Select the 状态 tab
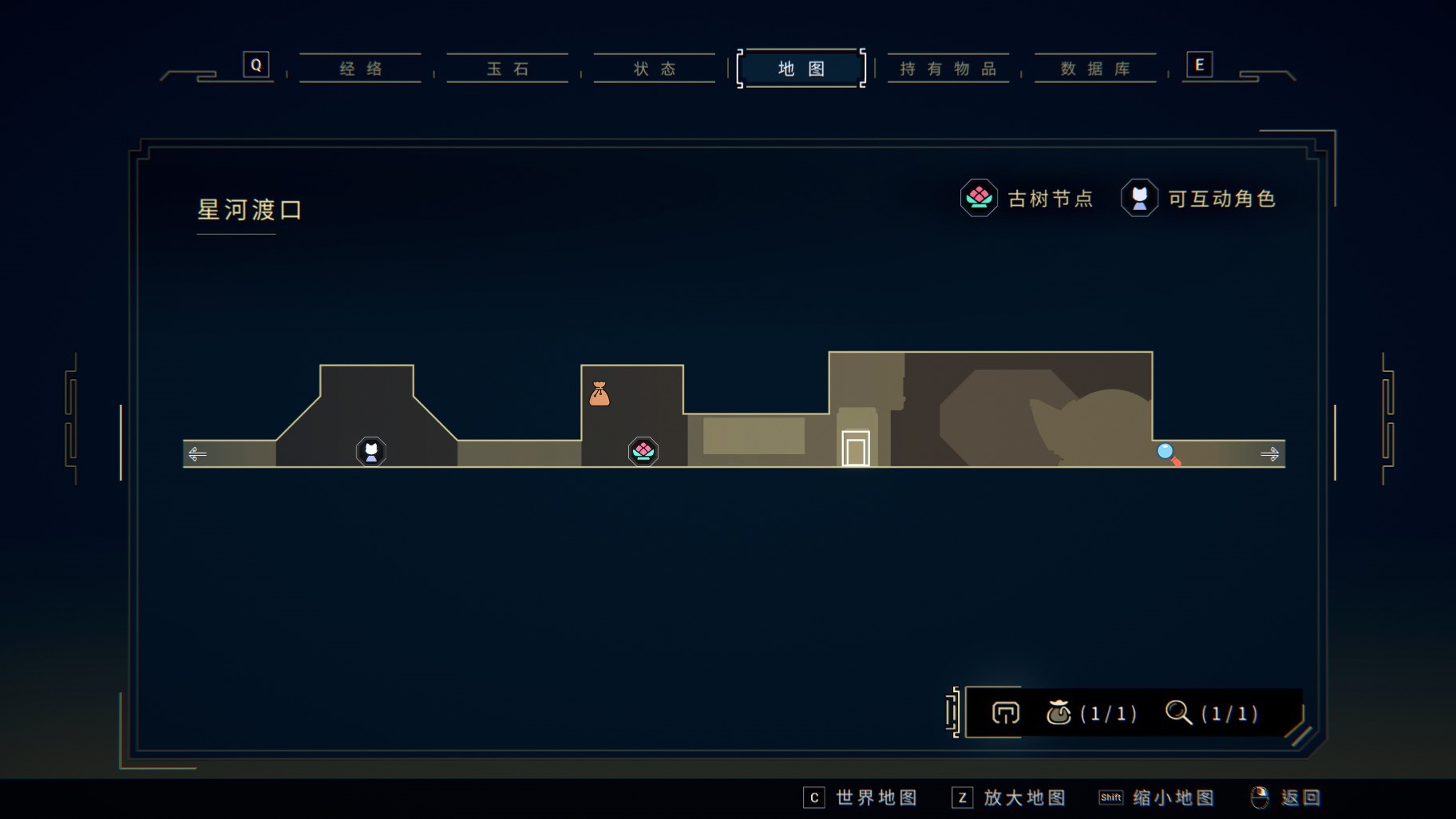Image resolution: width=1456 pixels, height=819 pixels. point(655,69)
